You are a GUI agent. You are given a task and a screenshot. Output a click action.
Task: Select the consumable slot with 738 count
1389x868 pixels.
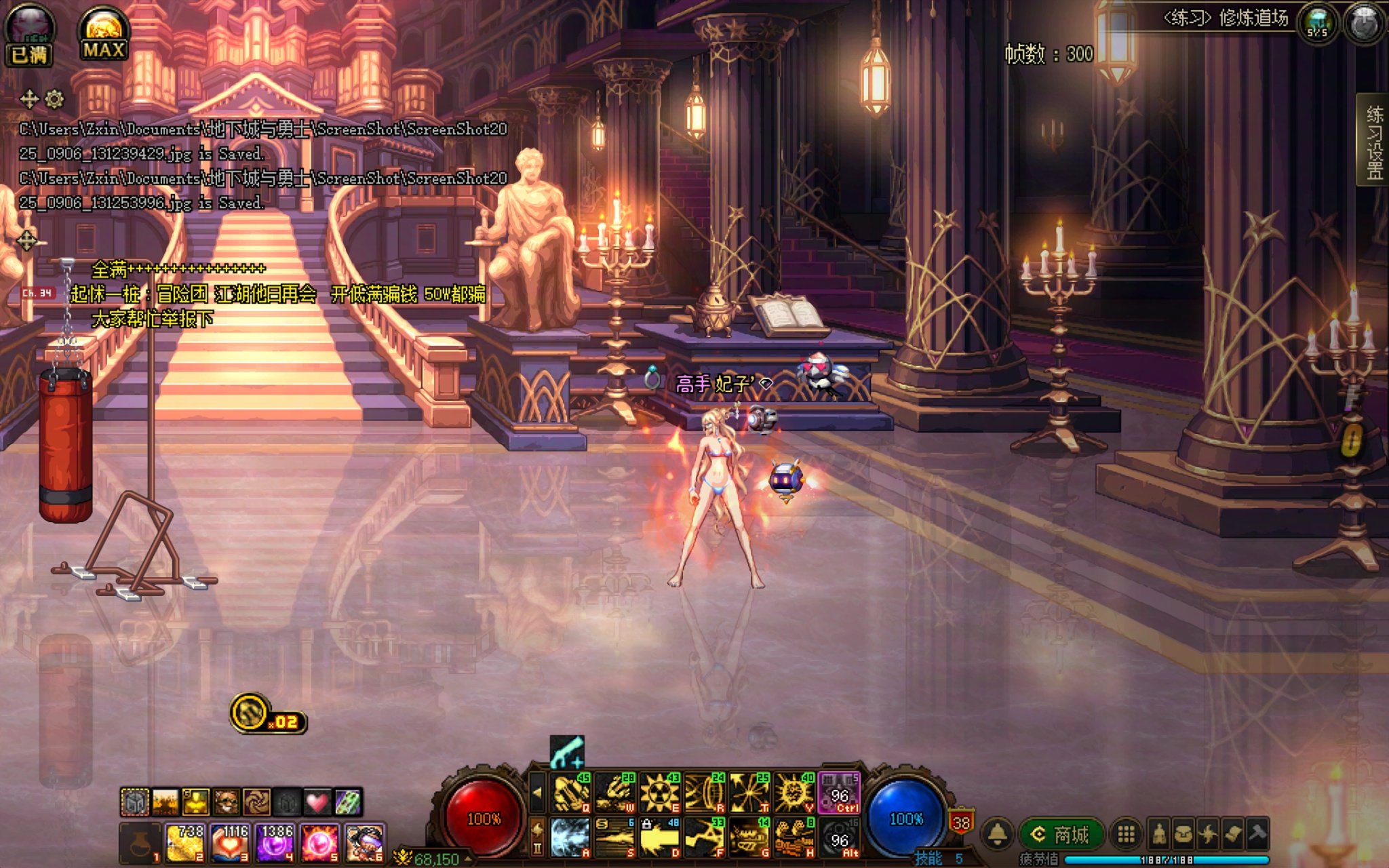pyautogui.click(x=185, y=843)
